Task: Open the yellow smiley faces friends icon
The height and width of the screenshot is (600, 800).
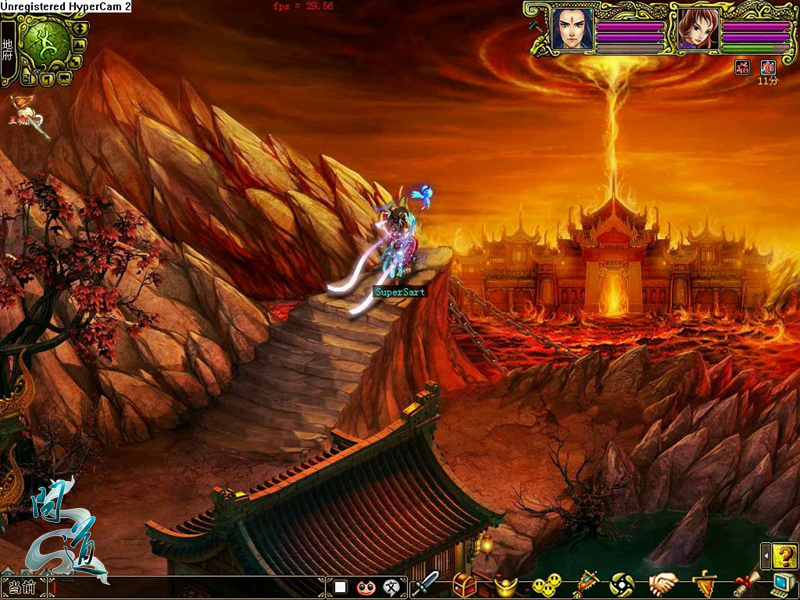Action: click(545, 584)
